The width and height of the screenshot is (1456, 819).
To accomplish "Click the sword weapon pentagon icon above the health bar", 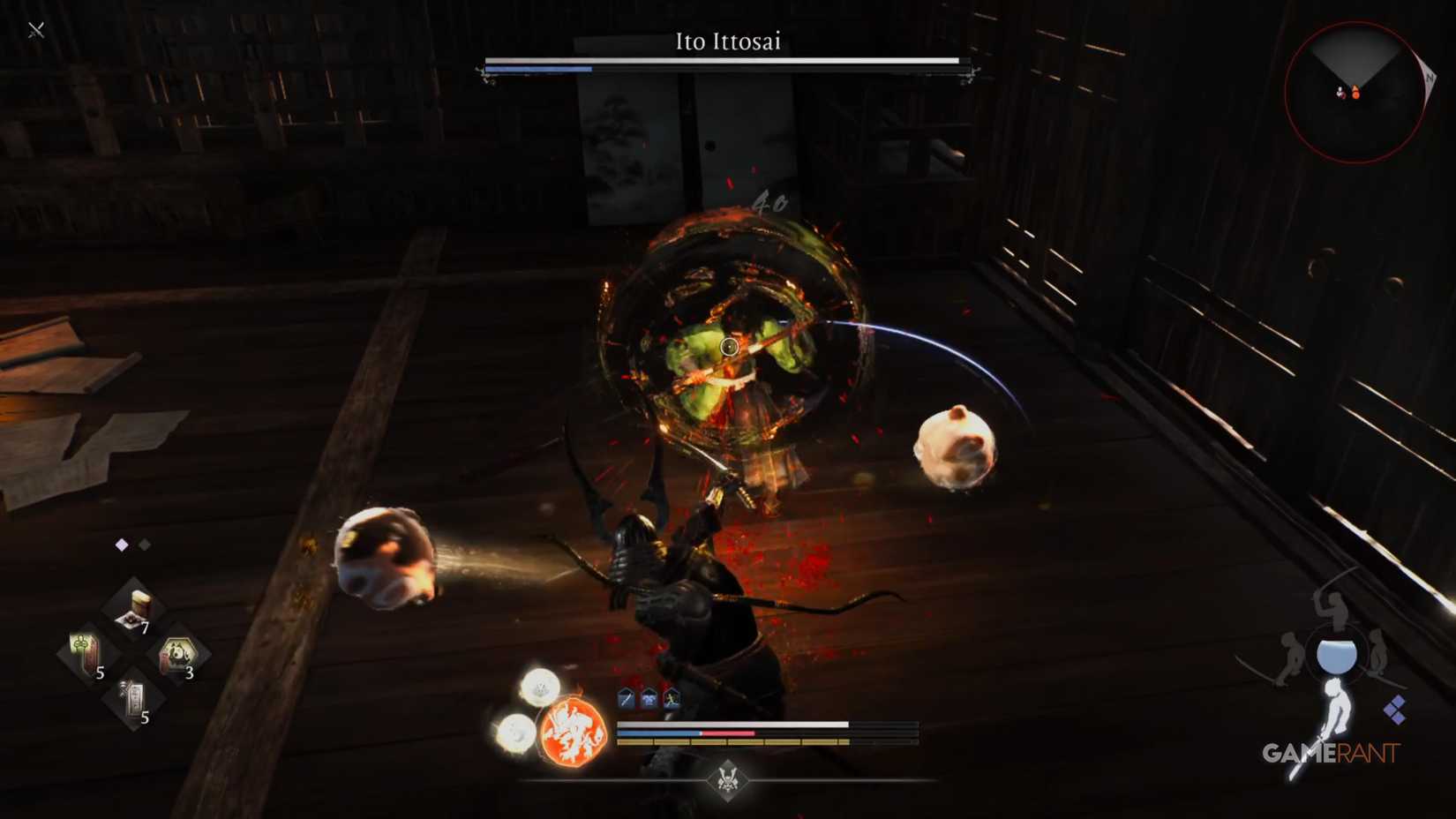I will click(x=626, y=698).
